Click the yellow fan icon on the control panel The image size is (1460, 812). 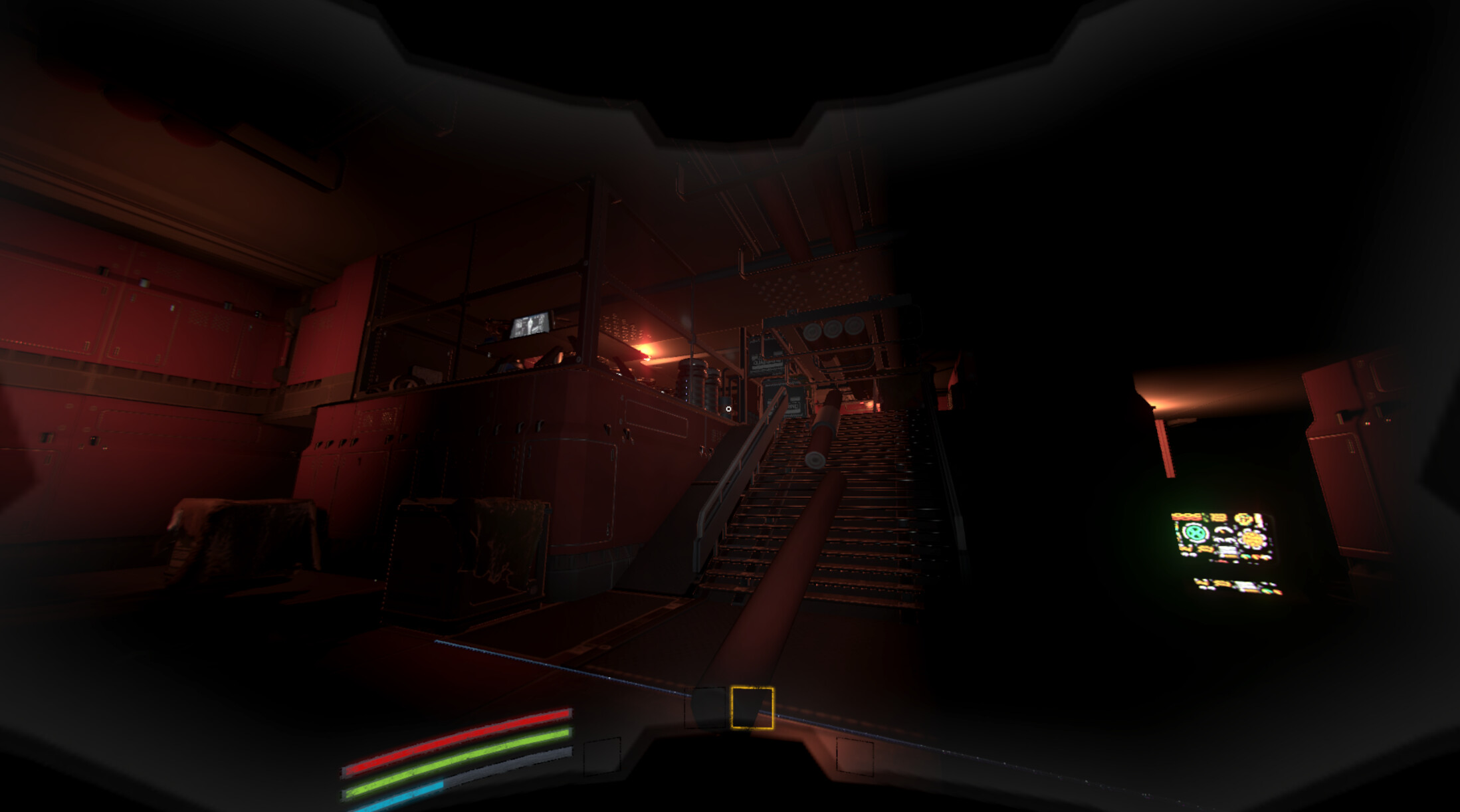pos(1252,538)
